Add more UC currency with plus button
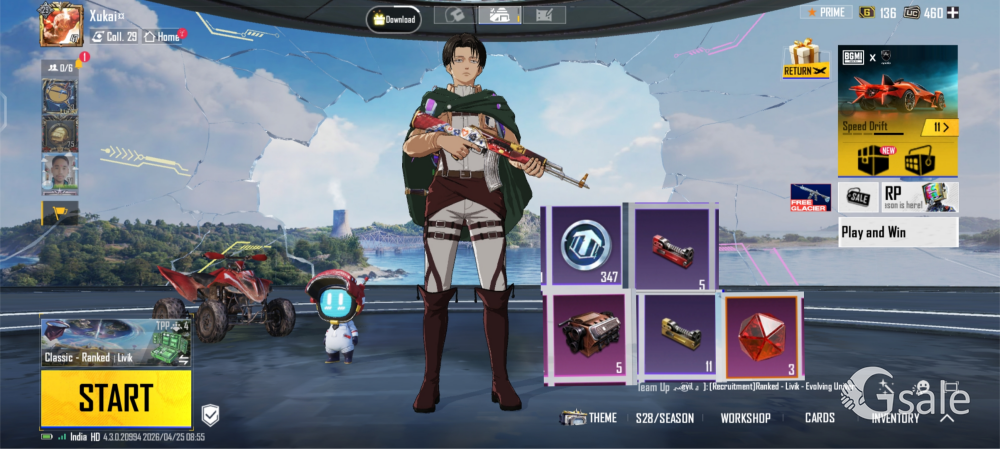 [x=952, y=13]
